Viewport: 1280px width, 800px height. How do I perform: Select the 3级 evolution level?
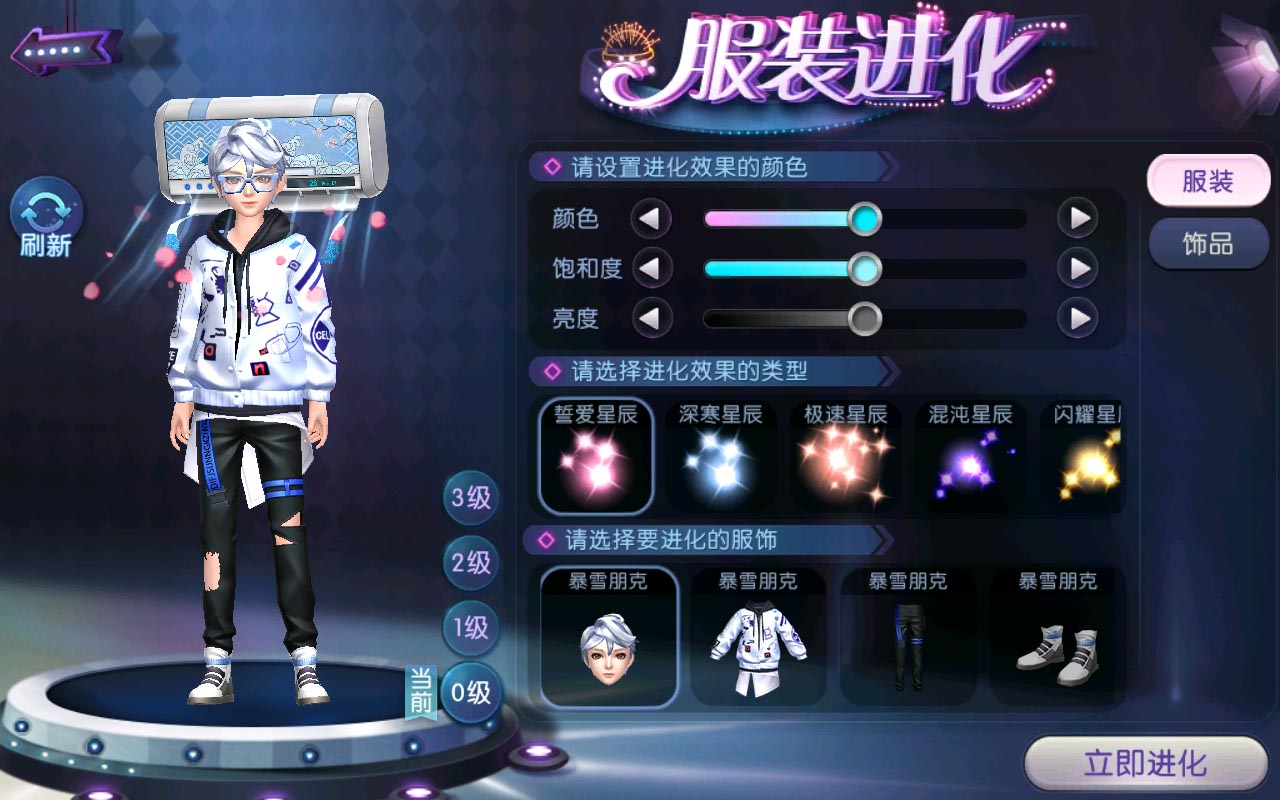470,498
